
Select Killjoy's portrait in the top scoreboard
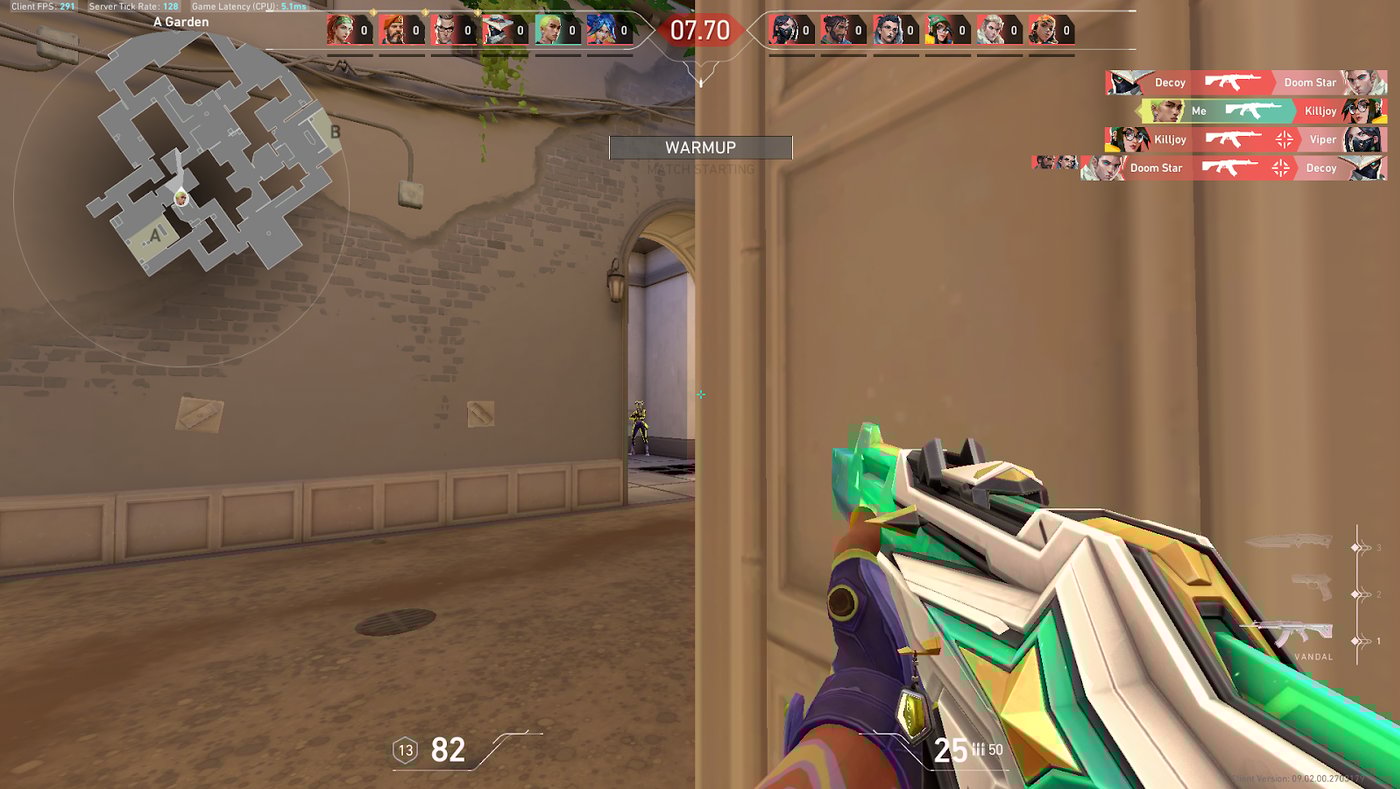pyautogui.click(x=939, y=30)
